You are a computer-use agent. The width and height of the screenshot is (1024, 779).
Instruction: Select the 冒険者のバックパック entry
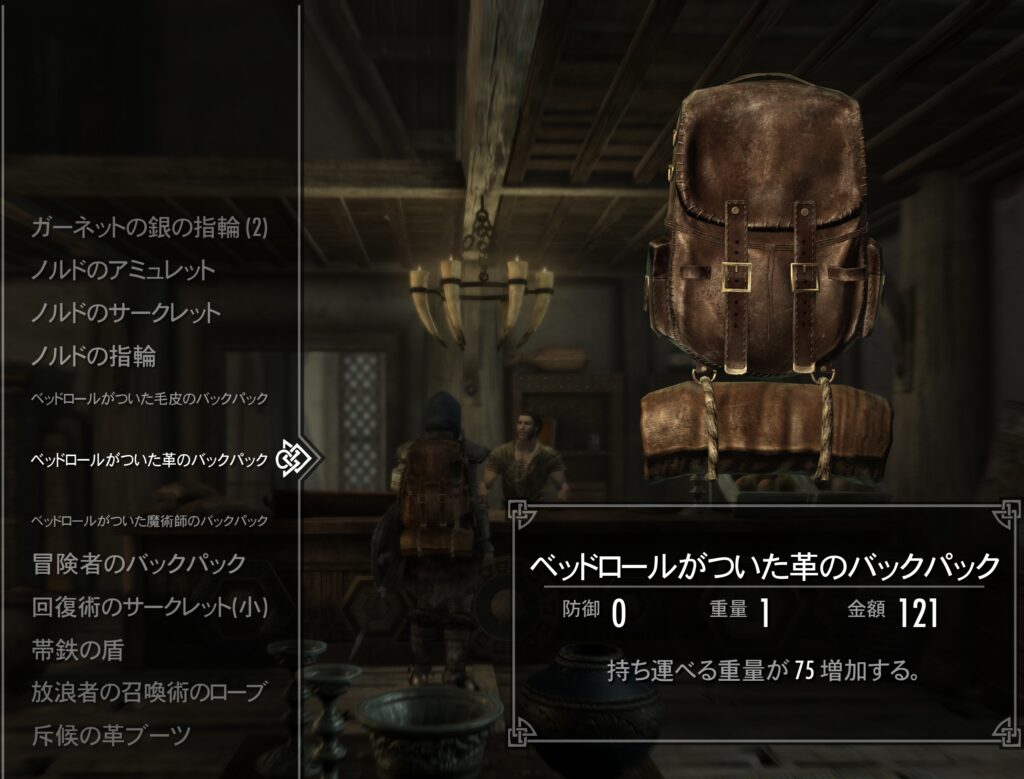(138, 563)
